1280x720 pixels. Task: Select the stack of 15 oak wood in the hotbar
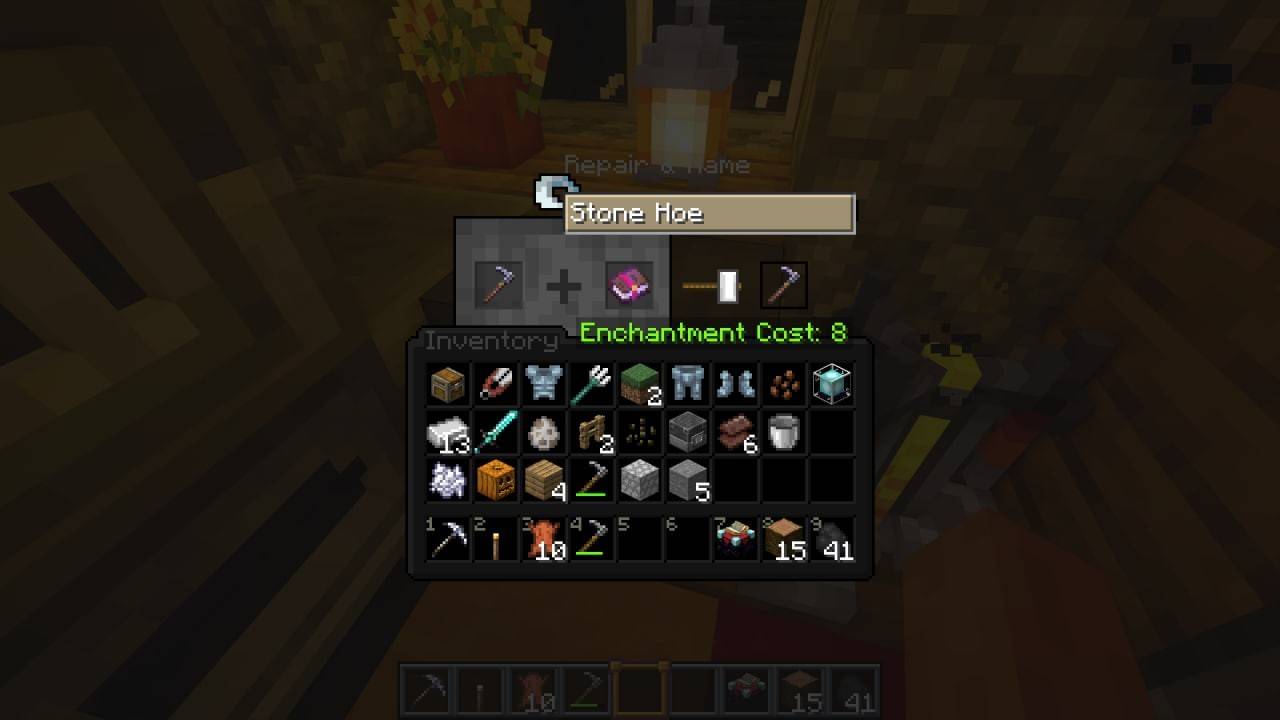point(783,540)
